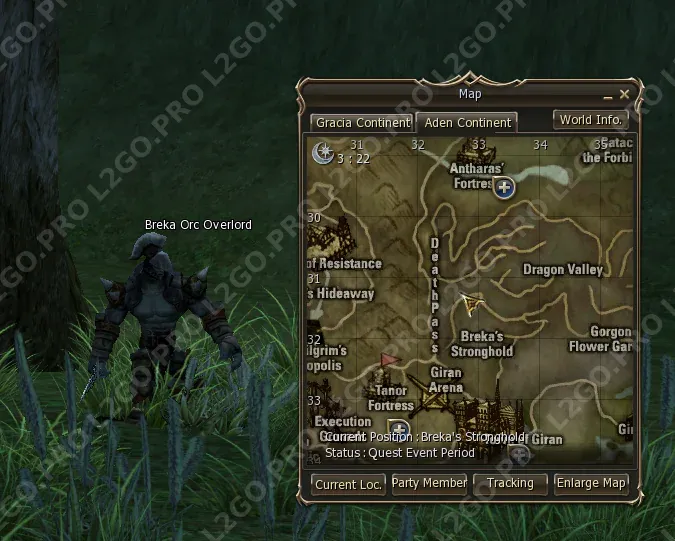Toggle Party Member display on map
This screenshot has width=675, height=541.
(x=429, y=483)
